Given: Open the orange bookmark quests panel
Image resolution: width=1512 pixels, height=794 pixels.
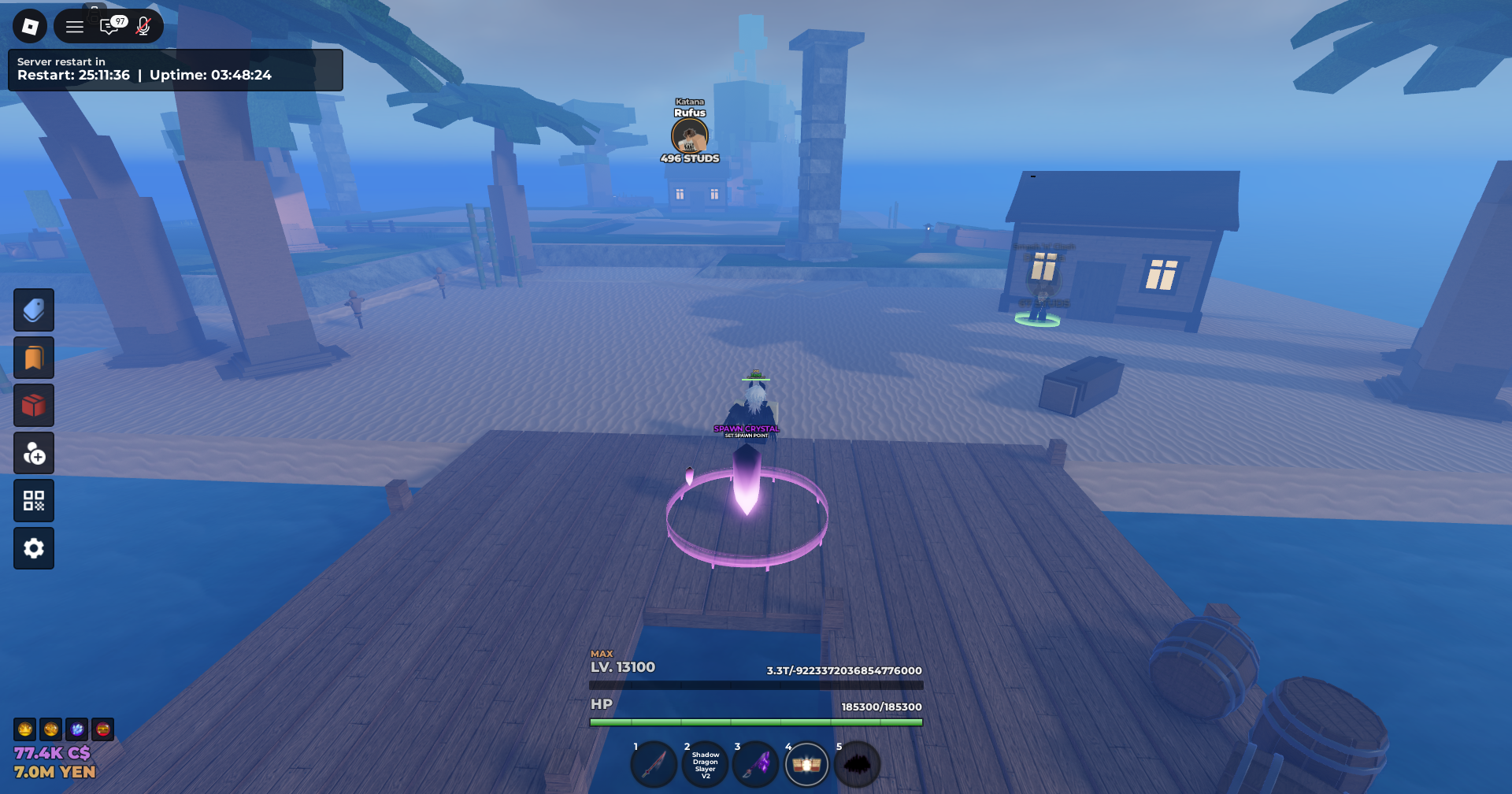Looking at the screenshot, I should coord(33,357).
